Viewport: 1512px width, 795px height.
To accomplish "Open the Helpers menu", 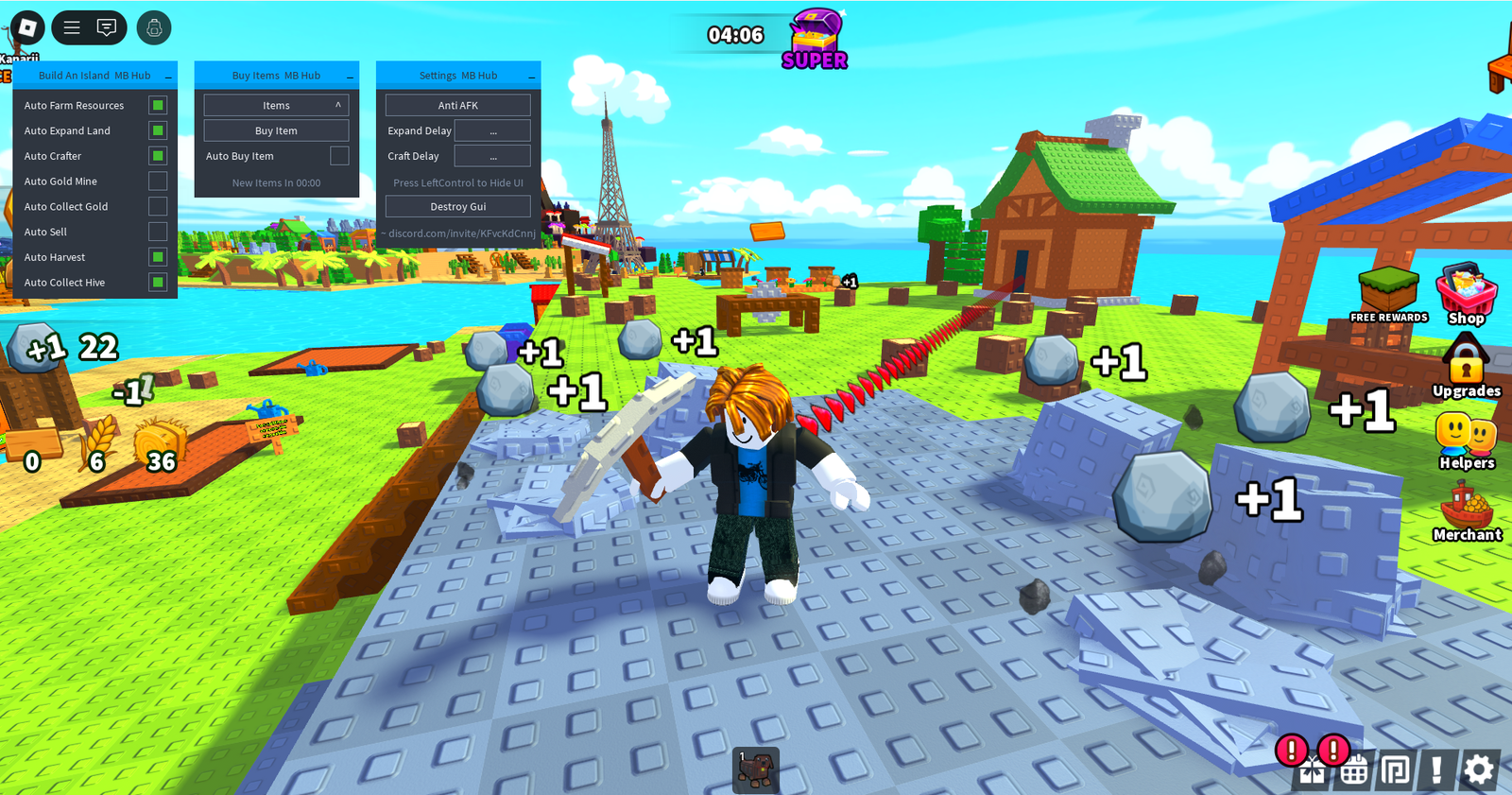I will [x=1466, y=439].
